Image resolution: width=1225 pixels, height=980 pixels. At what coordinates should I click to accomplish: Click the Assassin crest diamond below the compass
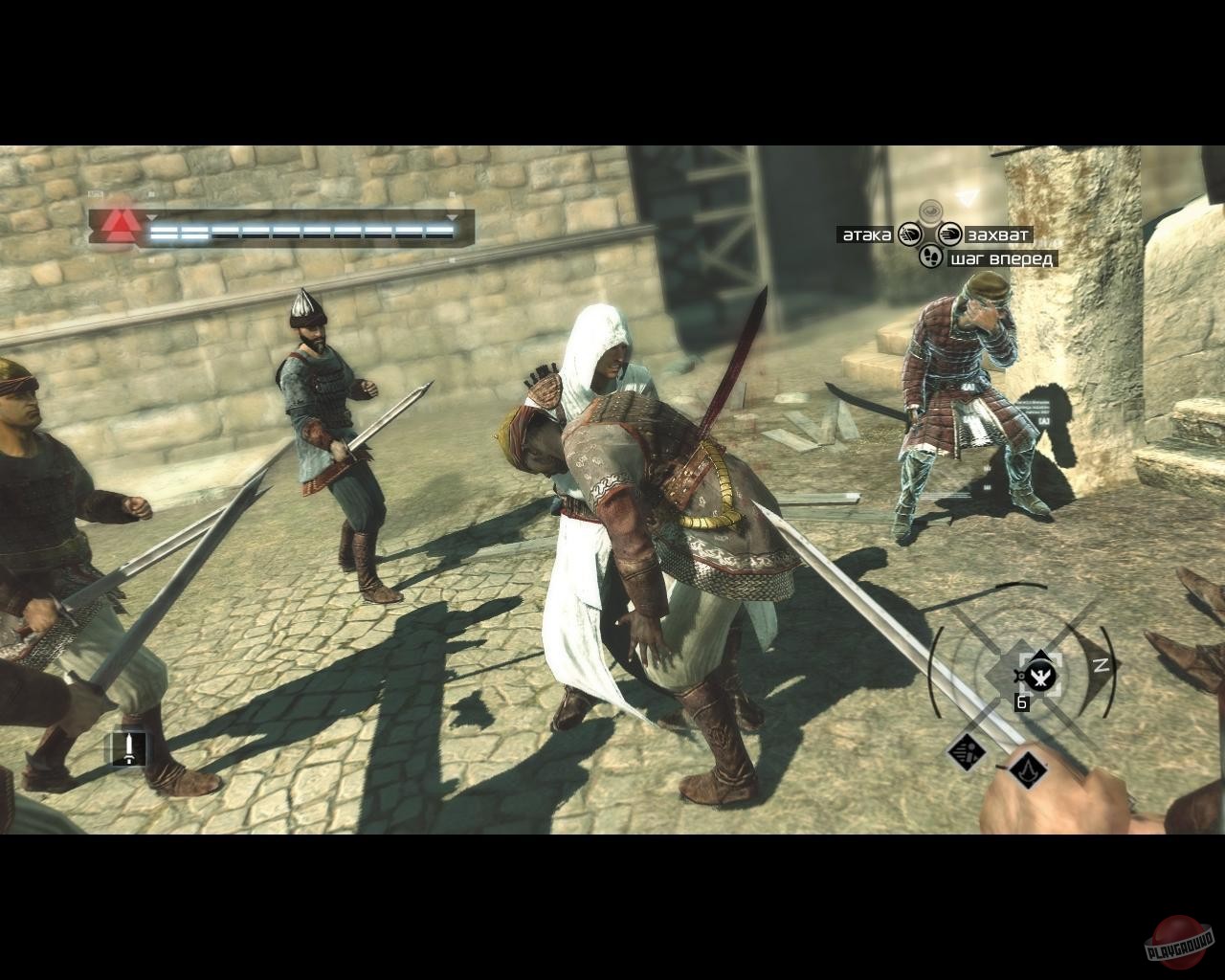(x=1029, y=773)
